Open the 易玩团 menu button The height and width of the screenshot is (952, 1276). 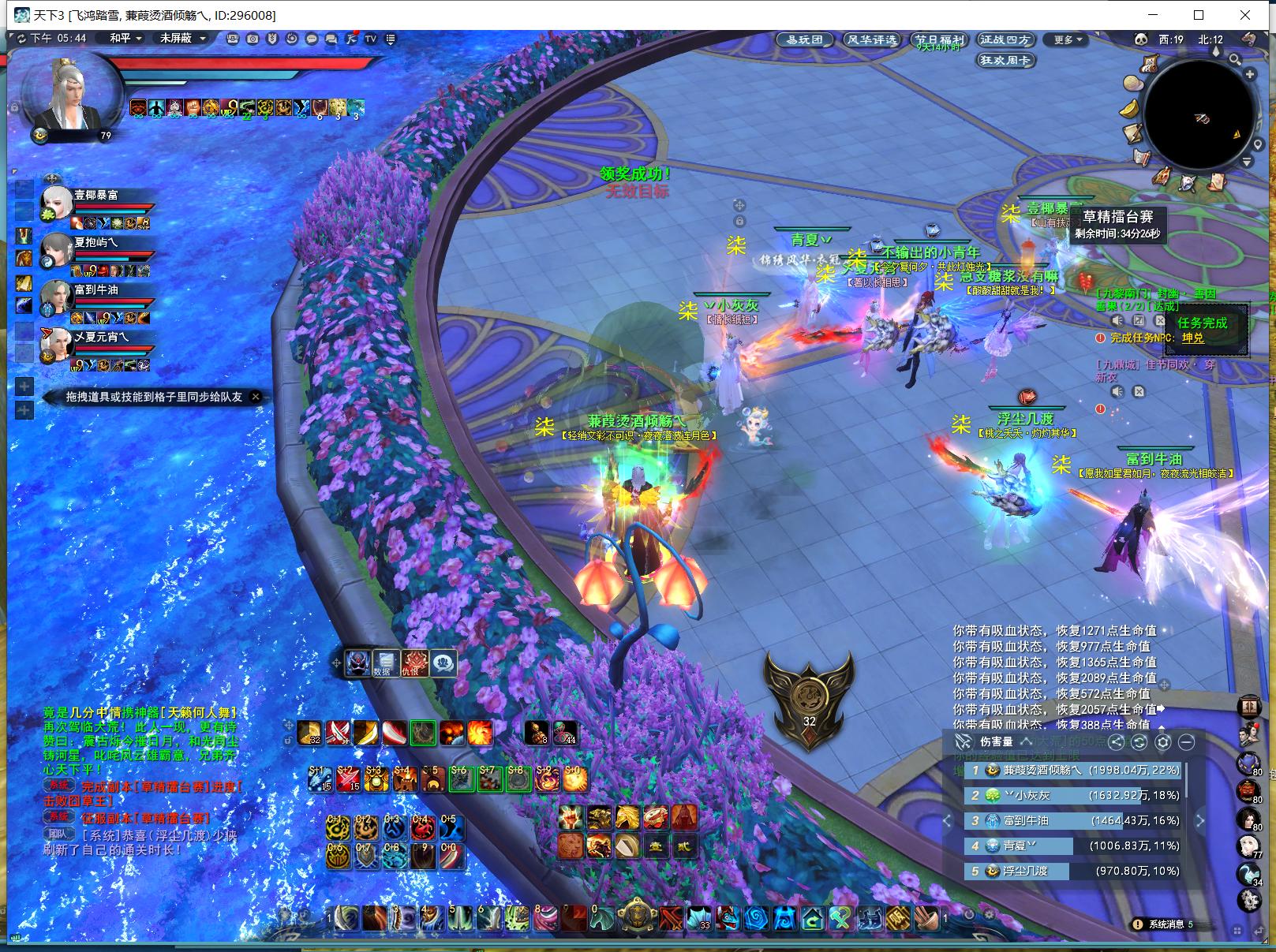pos(805,39)
